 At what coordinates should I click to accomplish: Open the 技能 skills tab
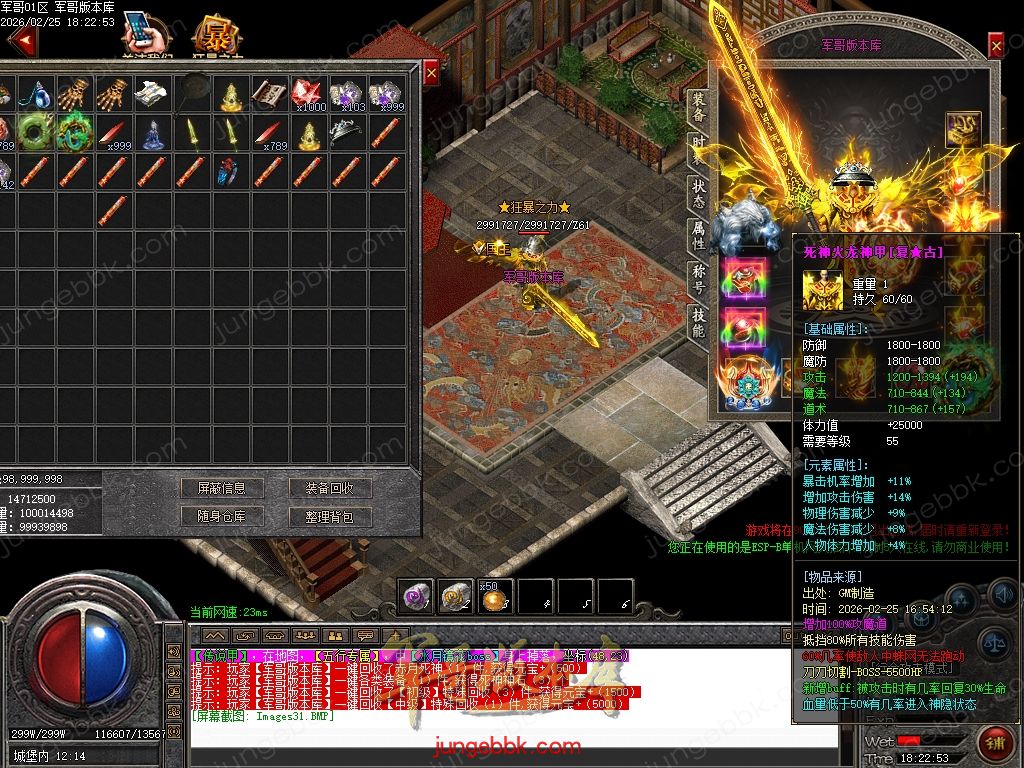tap(698, 322)
